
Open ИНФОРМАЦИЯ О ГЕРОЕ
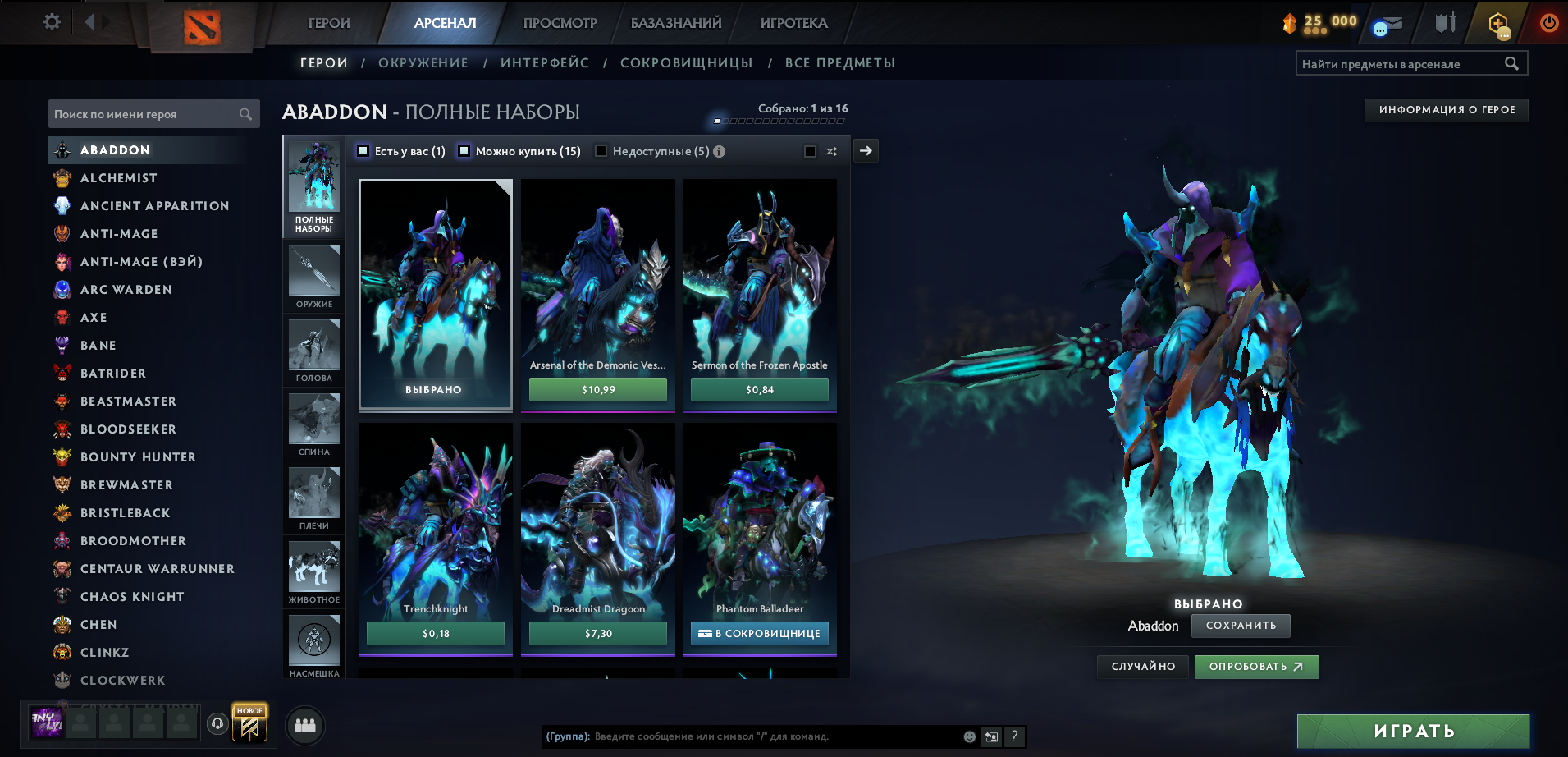click(1446, 110)
